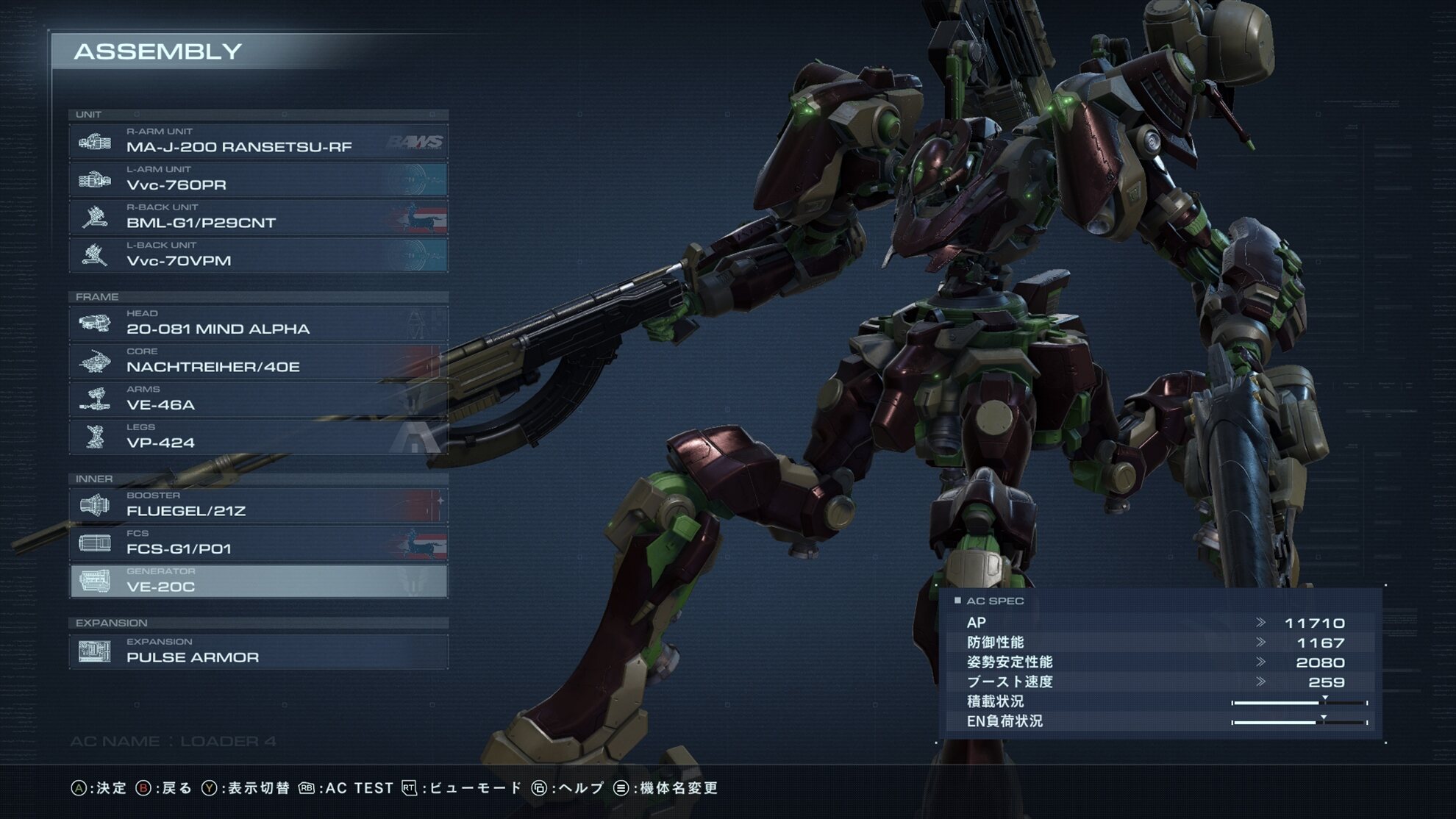Select the L-BACK UNIT Vvc-70VPM slot
This screenshot has width=1456, height=819.
coord(258,255)
